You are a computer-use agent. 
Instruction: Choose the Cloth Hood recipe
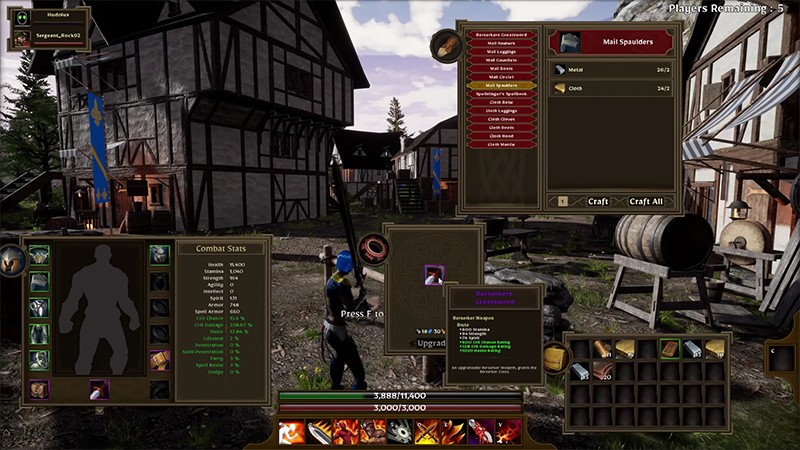(x=501, y=136)
